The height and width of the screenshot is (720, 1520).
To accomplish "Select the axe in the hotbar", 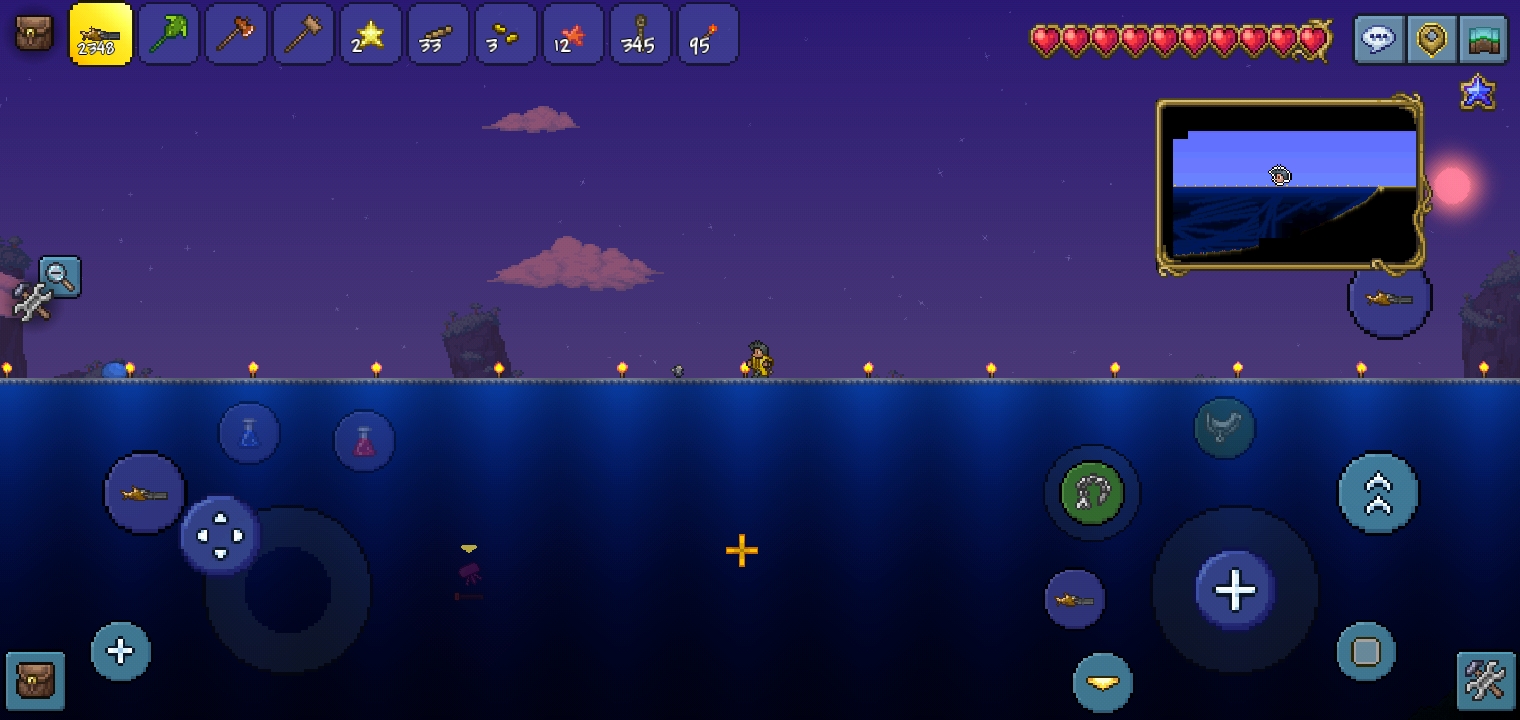I will pos(236,33).
